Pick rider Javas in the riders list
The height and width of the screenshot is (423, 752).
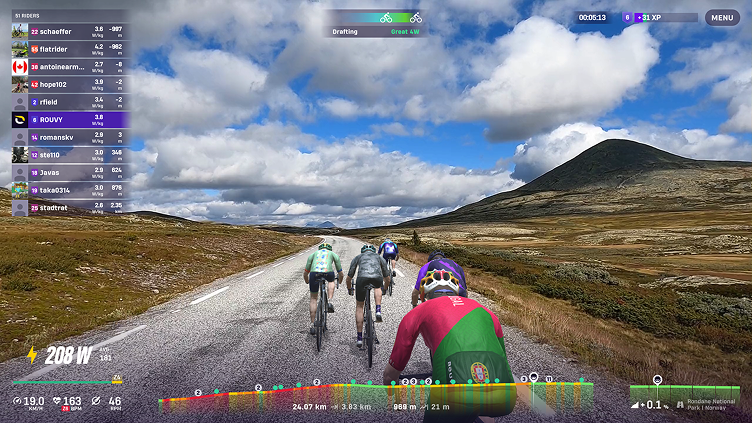tap(68, 172)
